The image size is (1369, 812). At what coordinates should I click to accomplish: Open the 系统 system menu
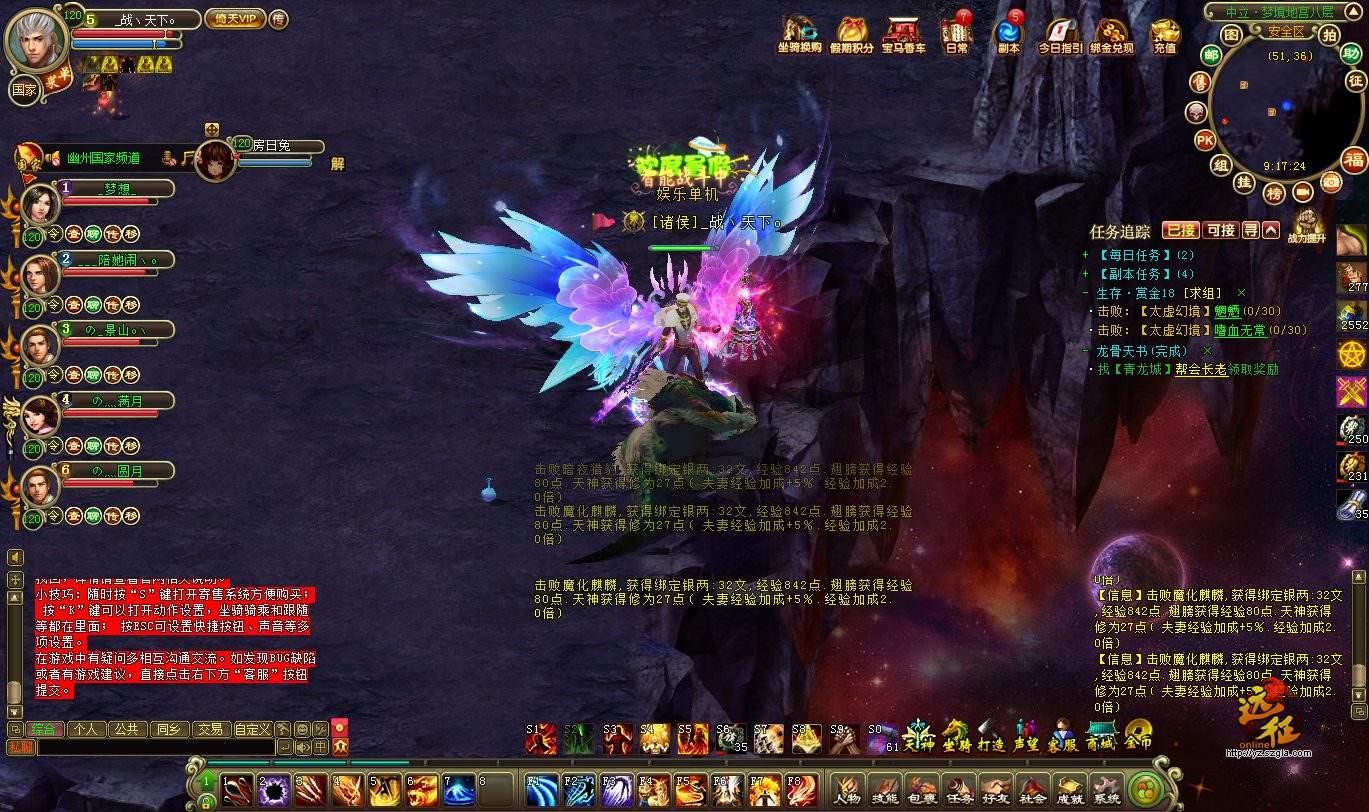(x=1106, y=788)
